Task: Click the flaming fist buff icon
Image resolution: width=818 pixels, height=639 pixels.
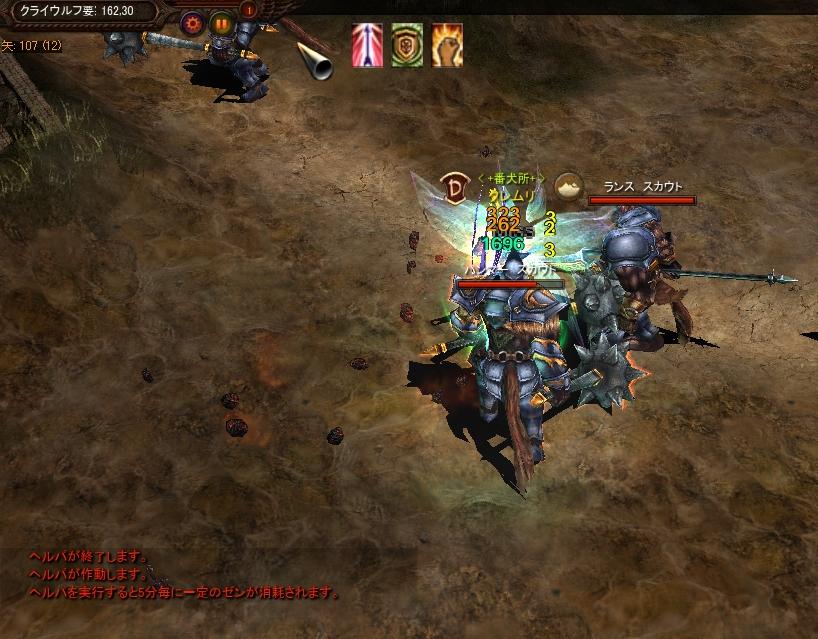Action: 447,45
